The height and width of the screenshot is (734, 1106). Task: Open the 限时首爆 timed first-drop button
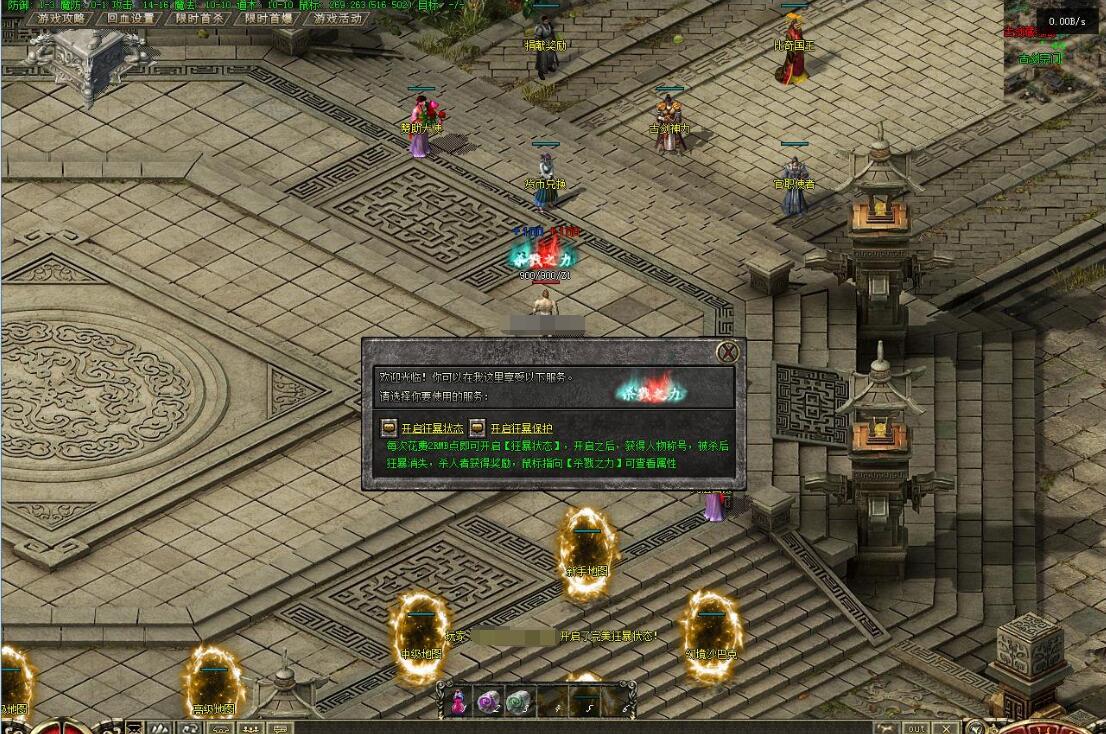(269, 18)
